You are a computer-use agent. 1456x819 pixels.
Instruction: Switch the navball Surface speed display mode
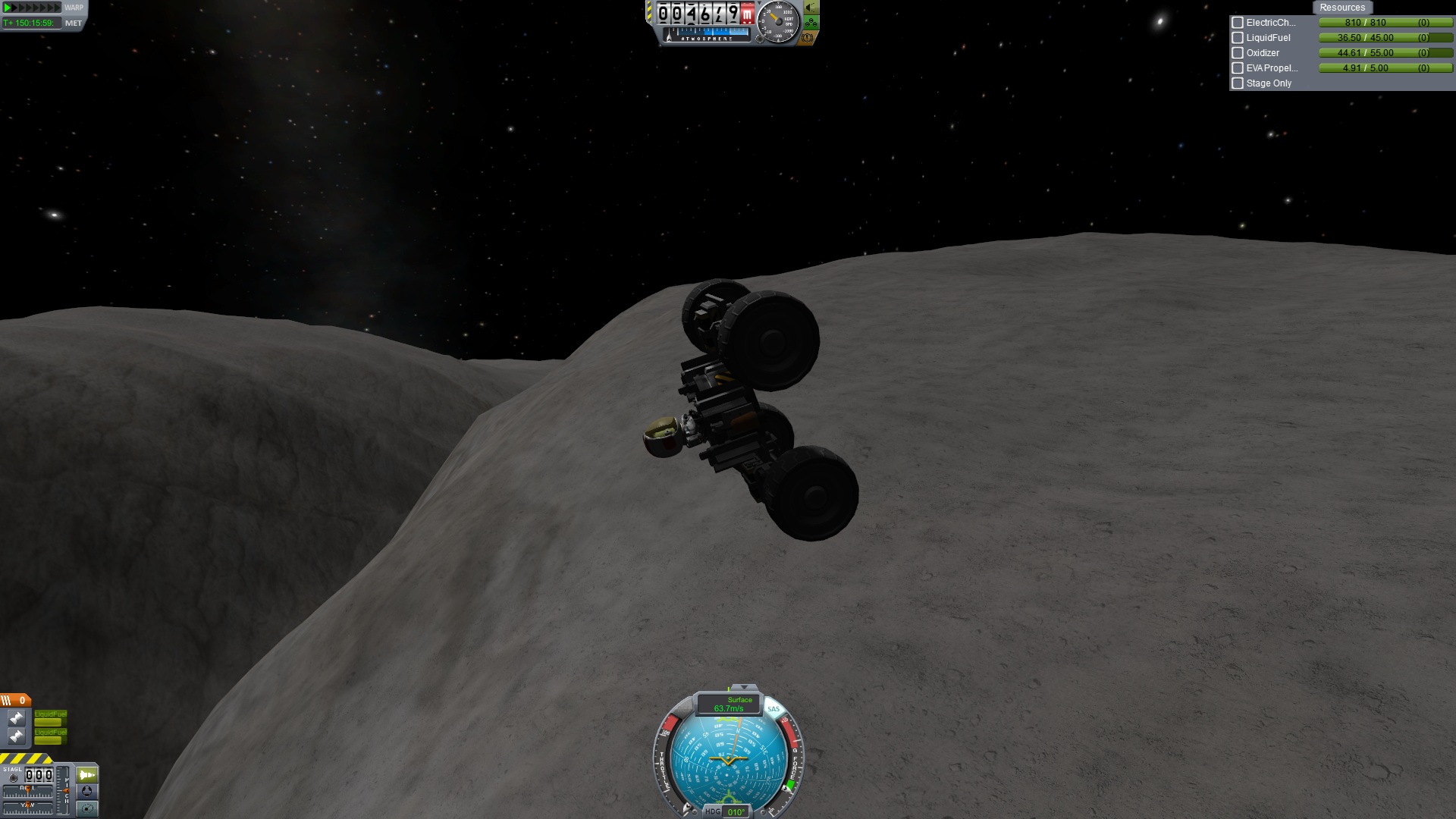[729, 704]
